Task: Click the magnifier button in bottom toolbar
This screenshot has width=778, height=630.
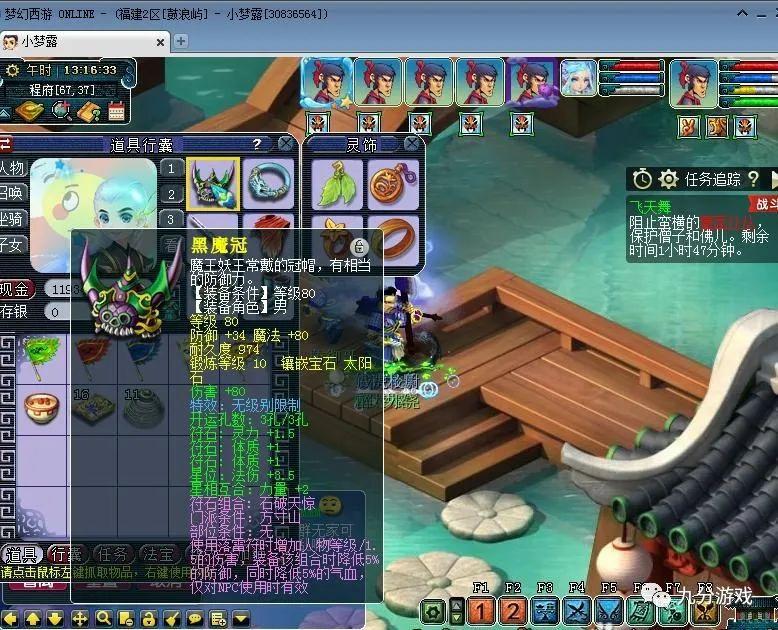Action: pyautogui.click(x=102, y=618)
